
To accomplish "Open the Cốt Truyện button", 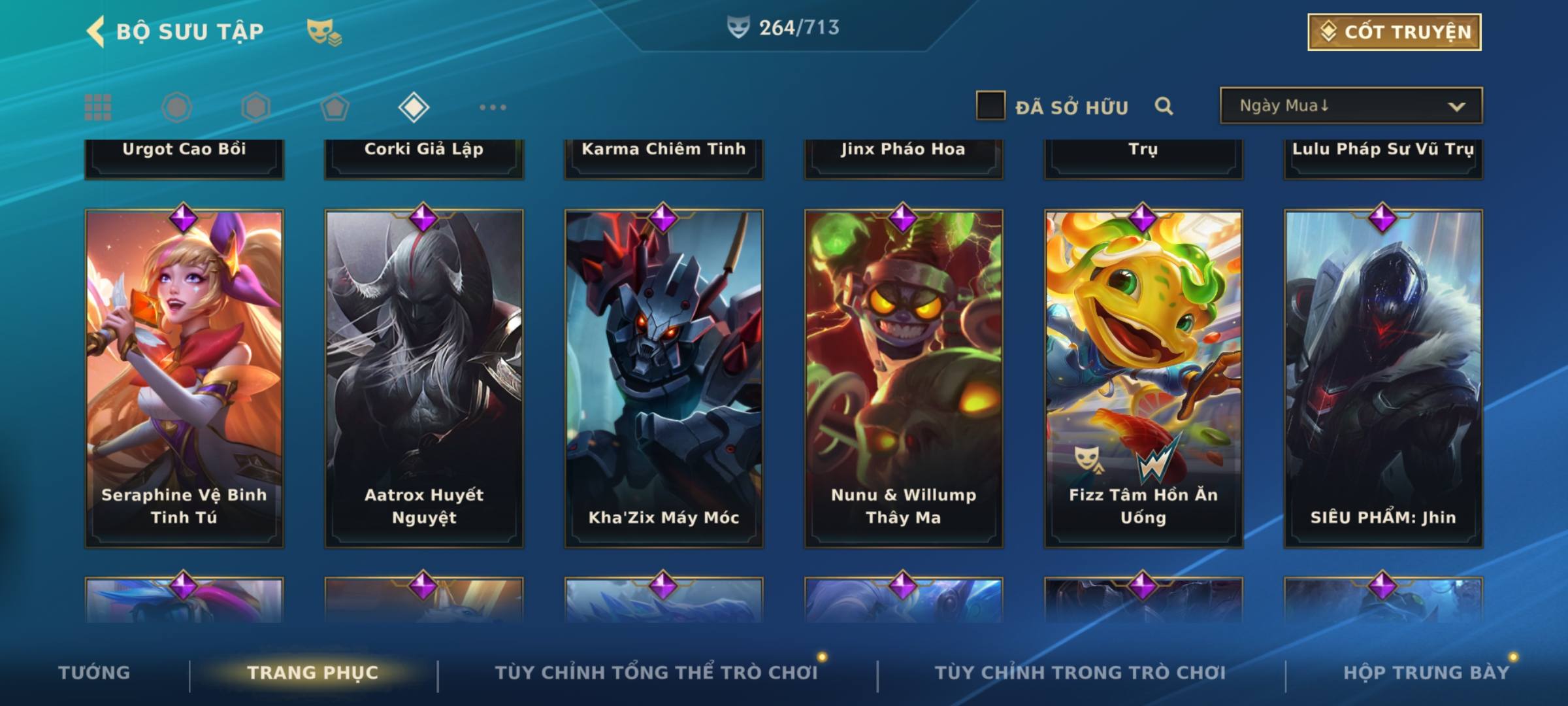I will click(x=1394, y=32).
